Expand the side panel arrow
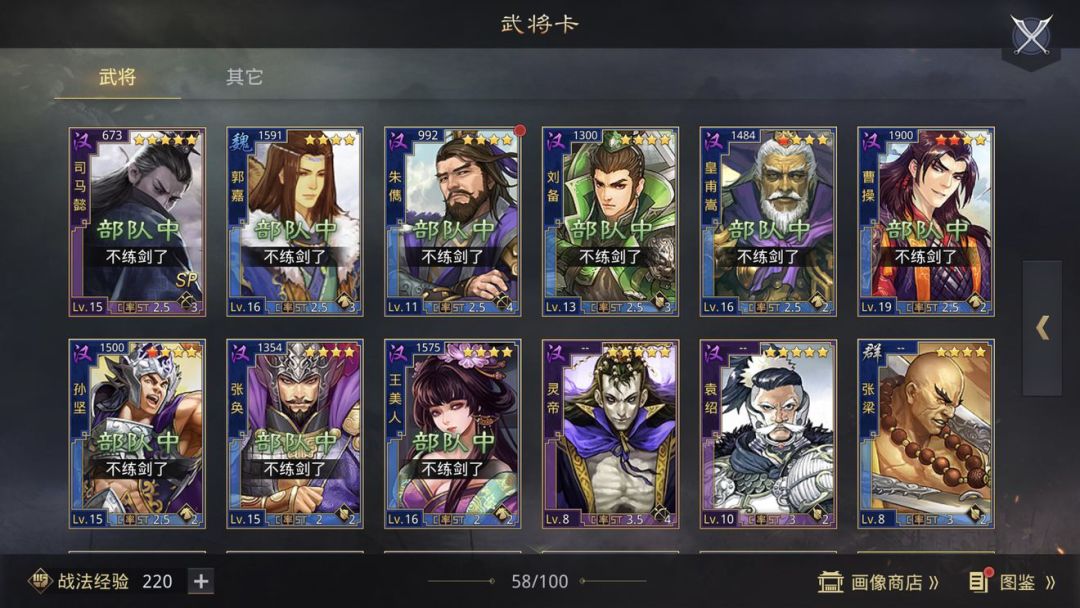The image size is (1080, 608). point(1042,328)
